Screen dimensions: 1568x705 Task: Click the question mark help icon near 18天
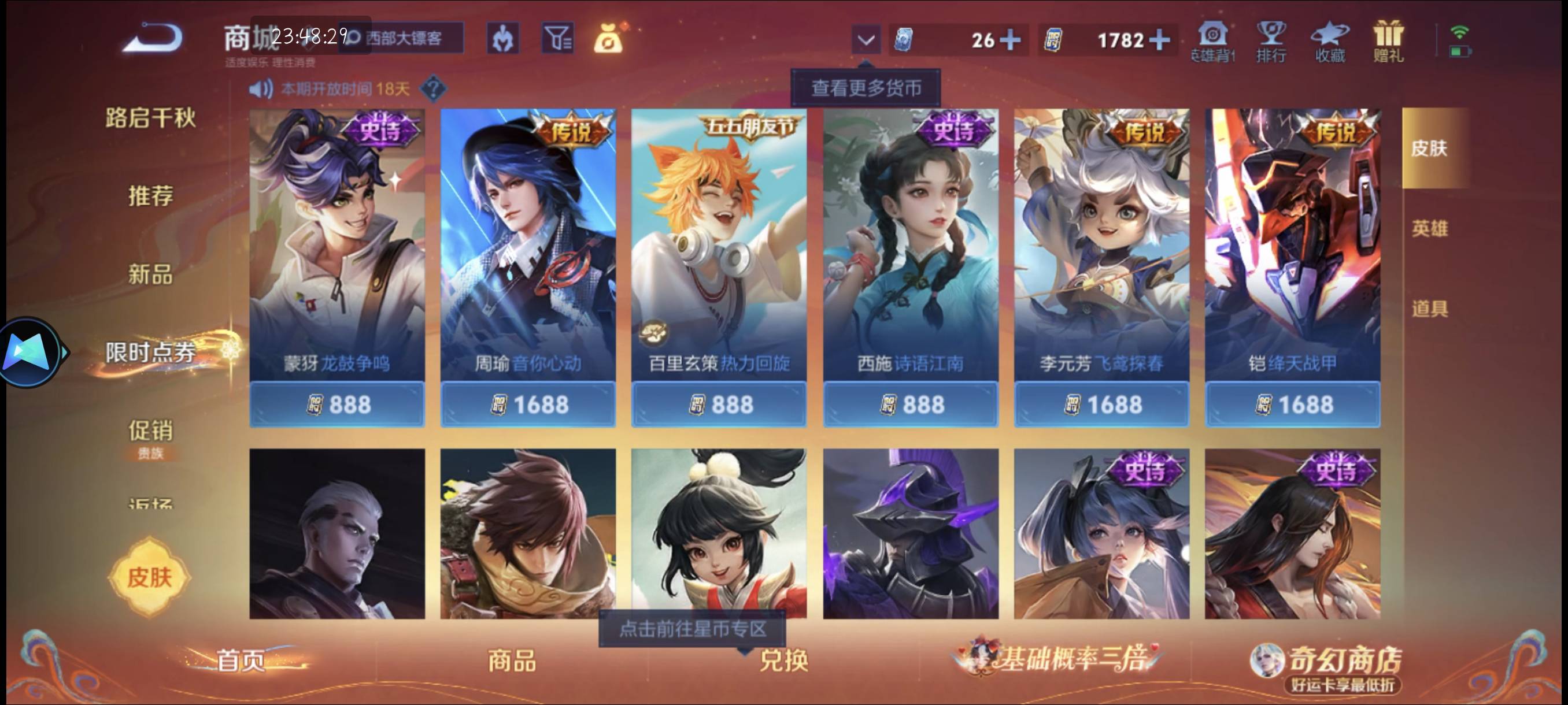pyautogui.click(x=433, y=89)
